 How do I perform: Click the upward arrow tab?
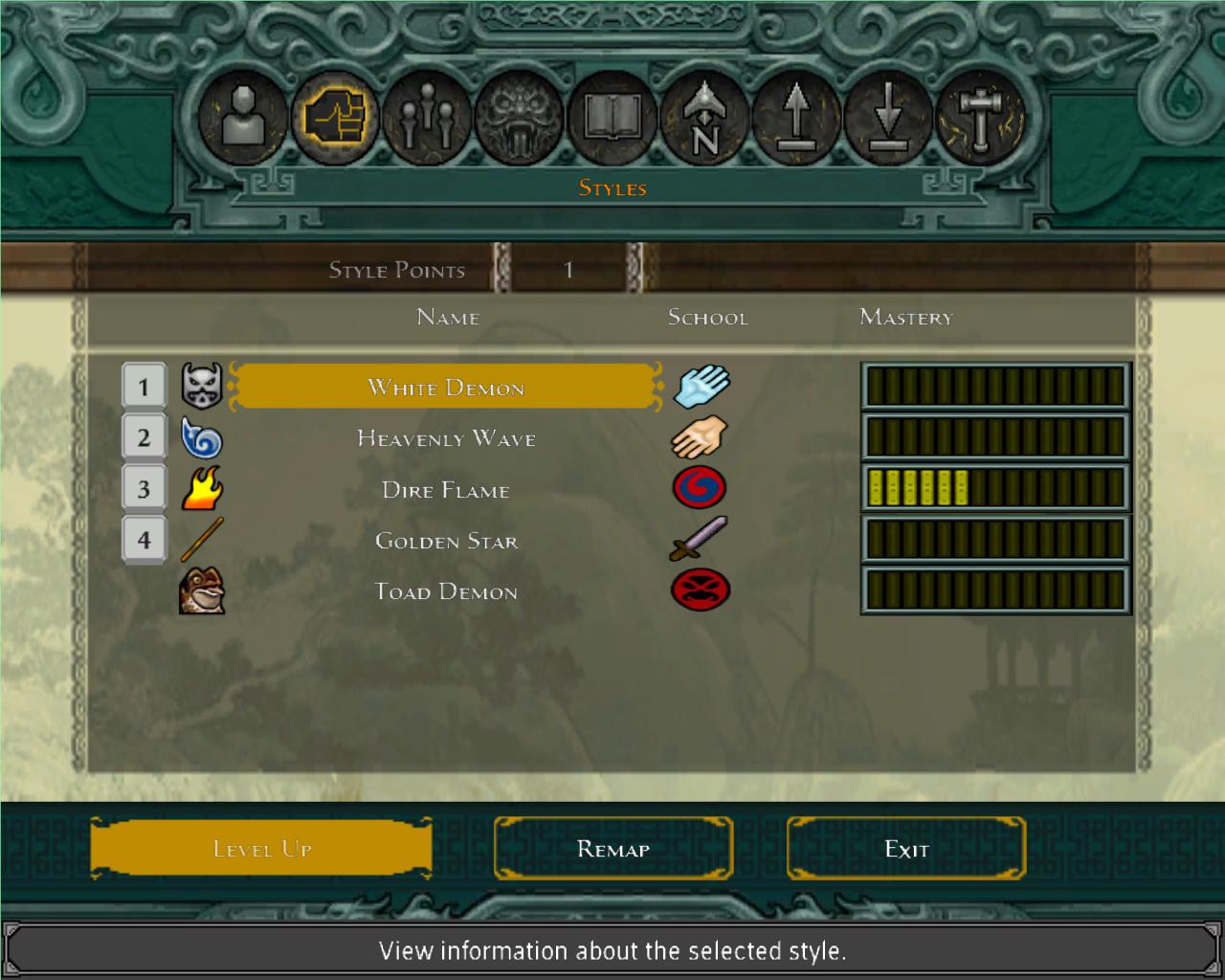pos(796,119)
